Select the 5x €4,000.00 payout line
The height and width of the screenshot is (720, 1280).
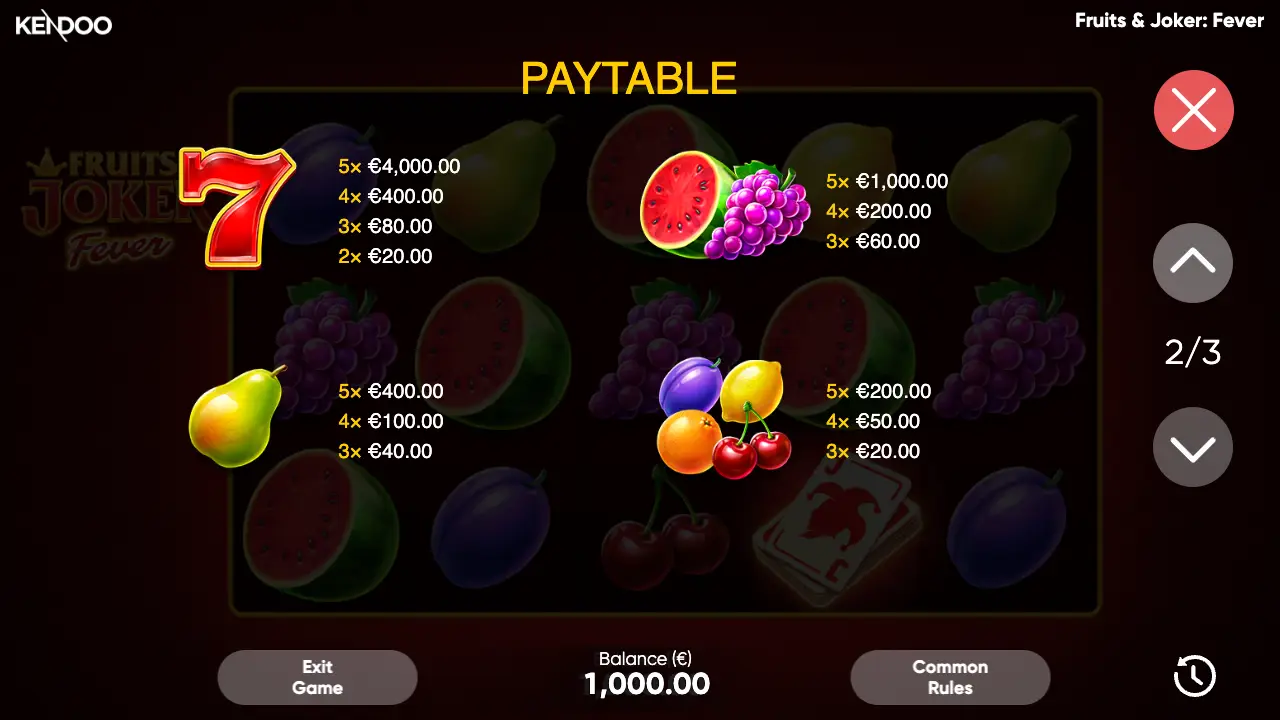398,166
